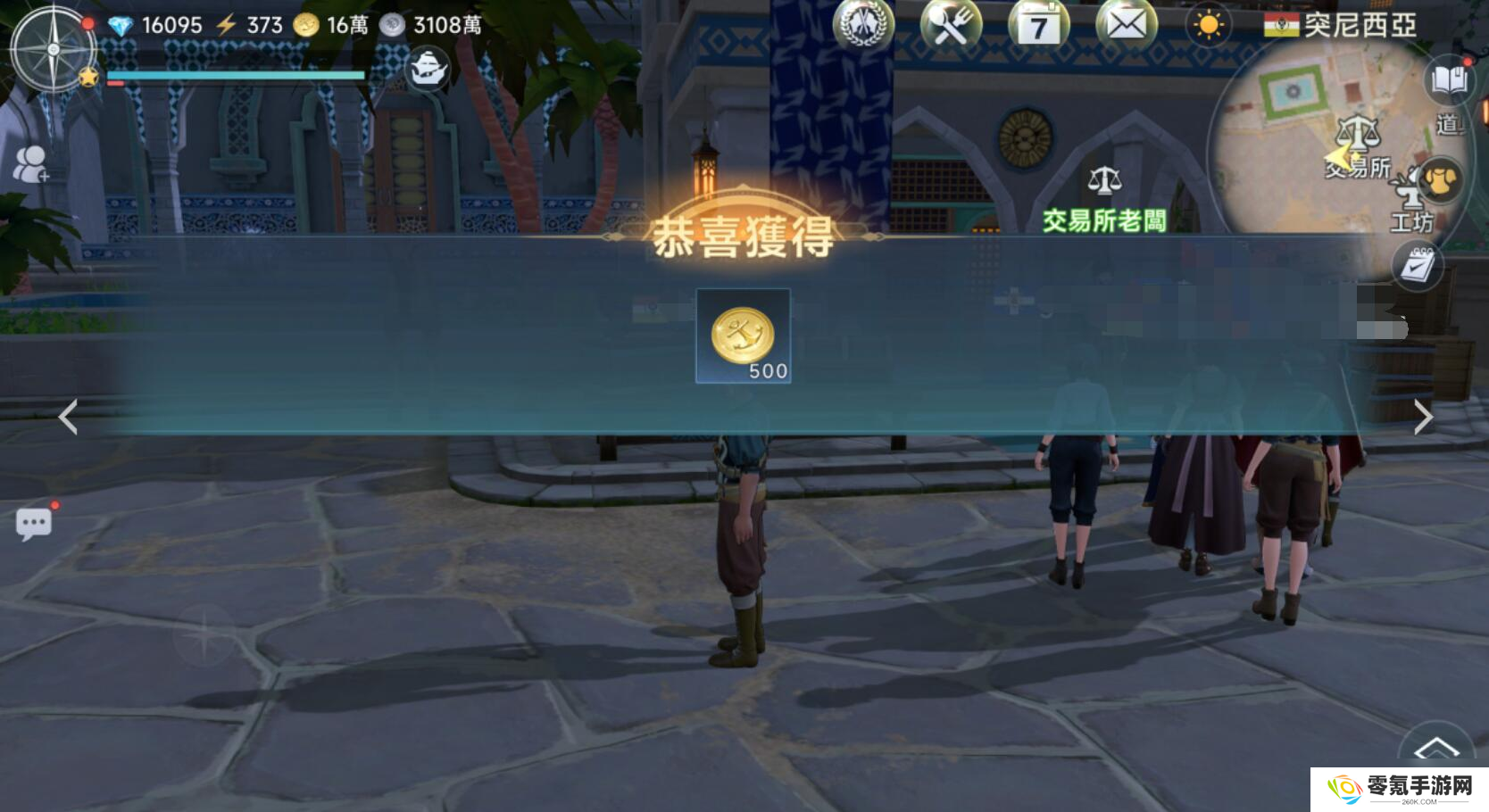
Task: Open the mail envelope icon
Action: (x=1127, y=26)
